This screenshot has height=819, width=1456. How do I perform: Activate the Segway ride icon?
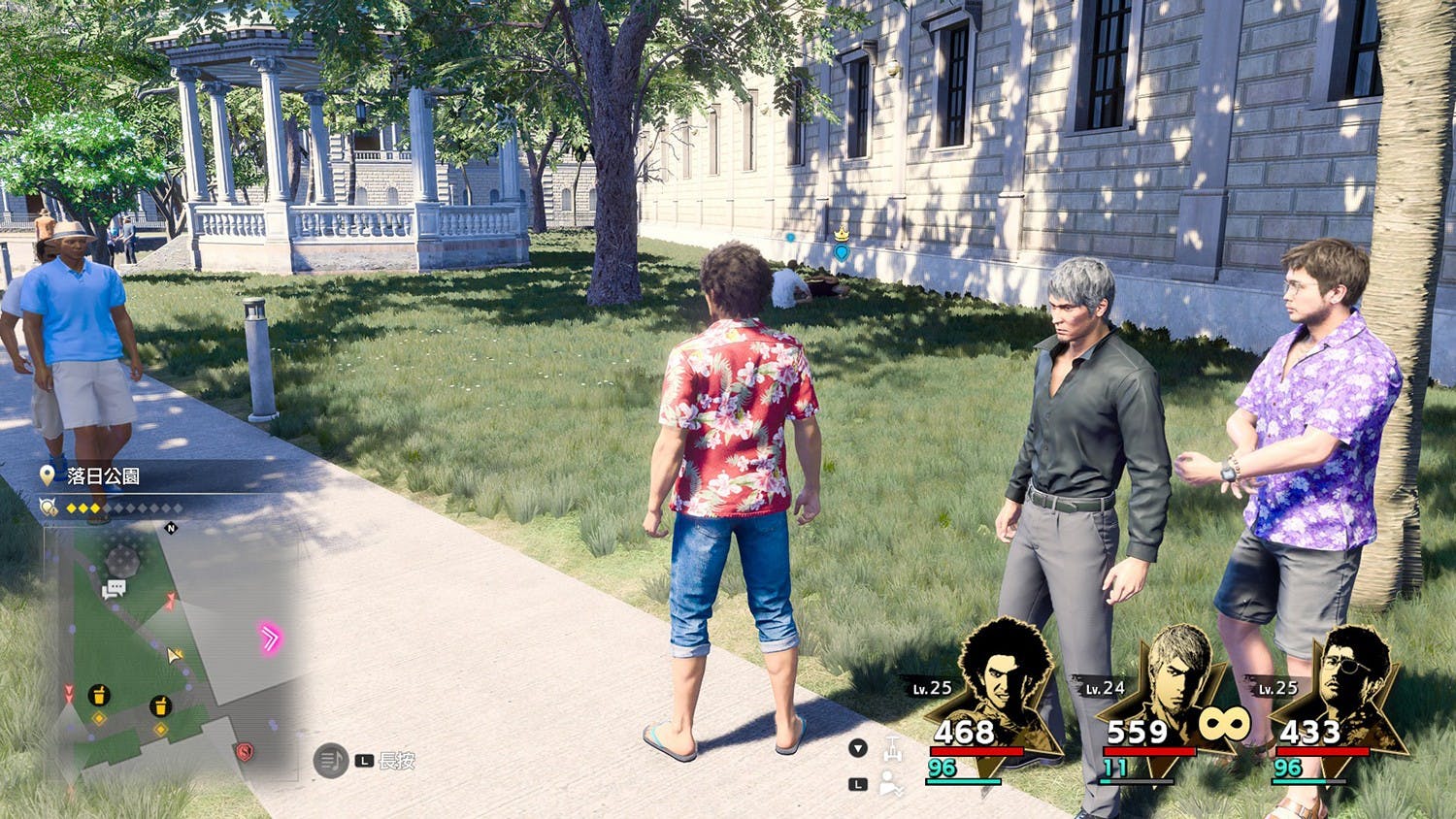(x=893, y=748)
